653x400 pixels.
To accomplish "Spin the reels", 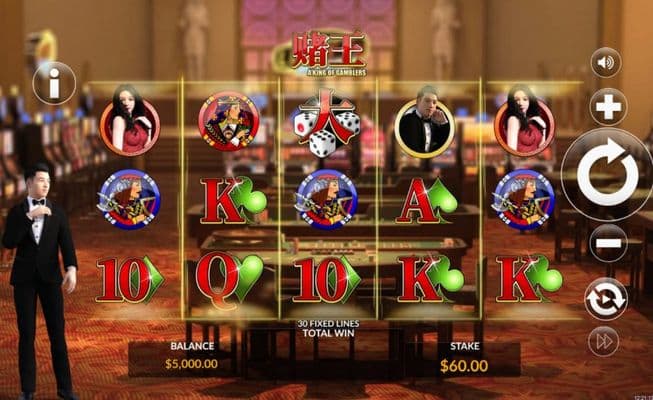I will pos(608,175).
